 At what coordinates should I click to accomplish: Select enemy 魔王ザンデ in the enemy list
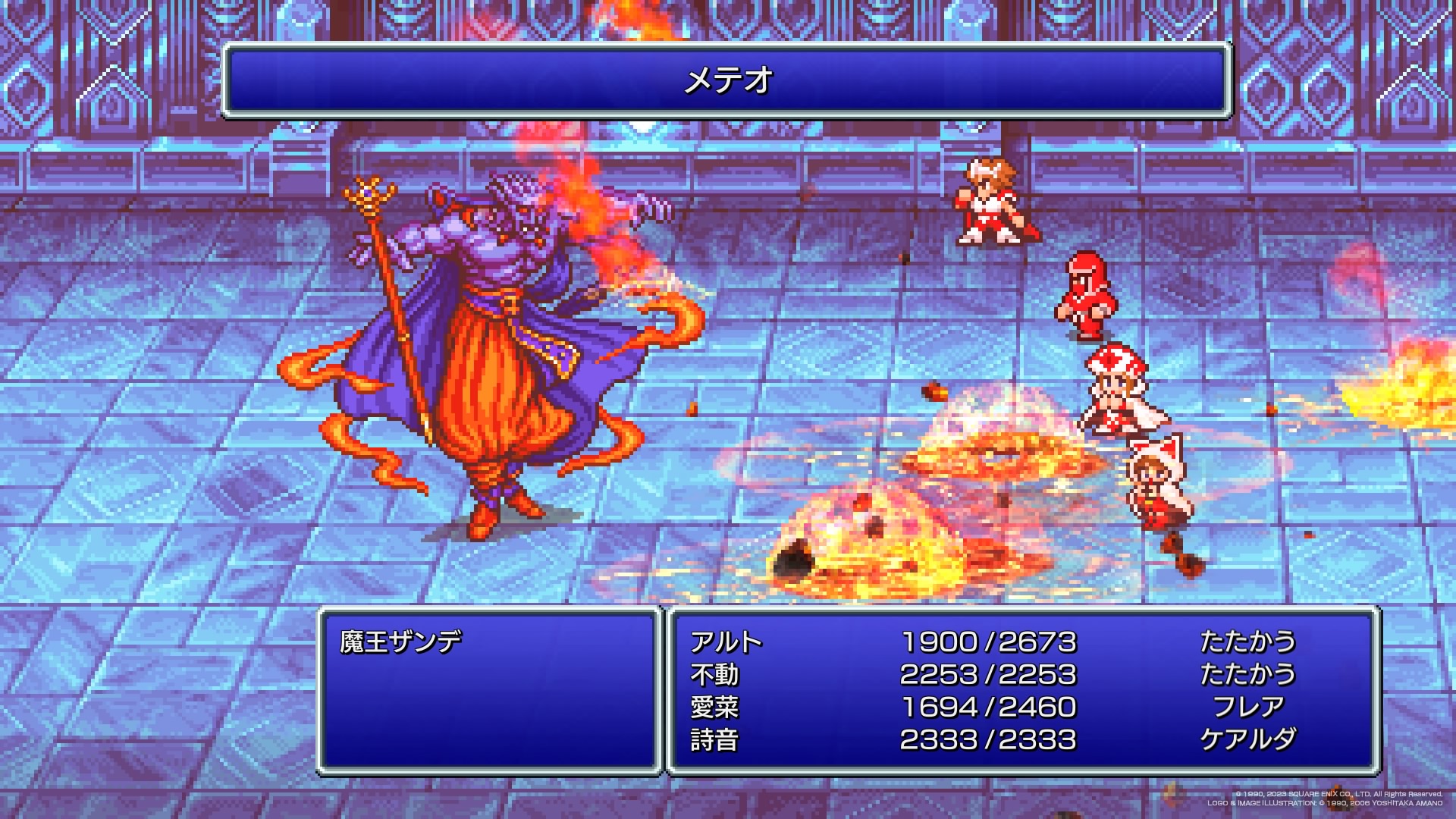(400, 642)
